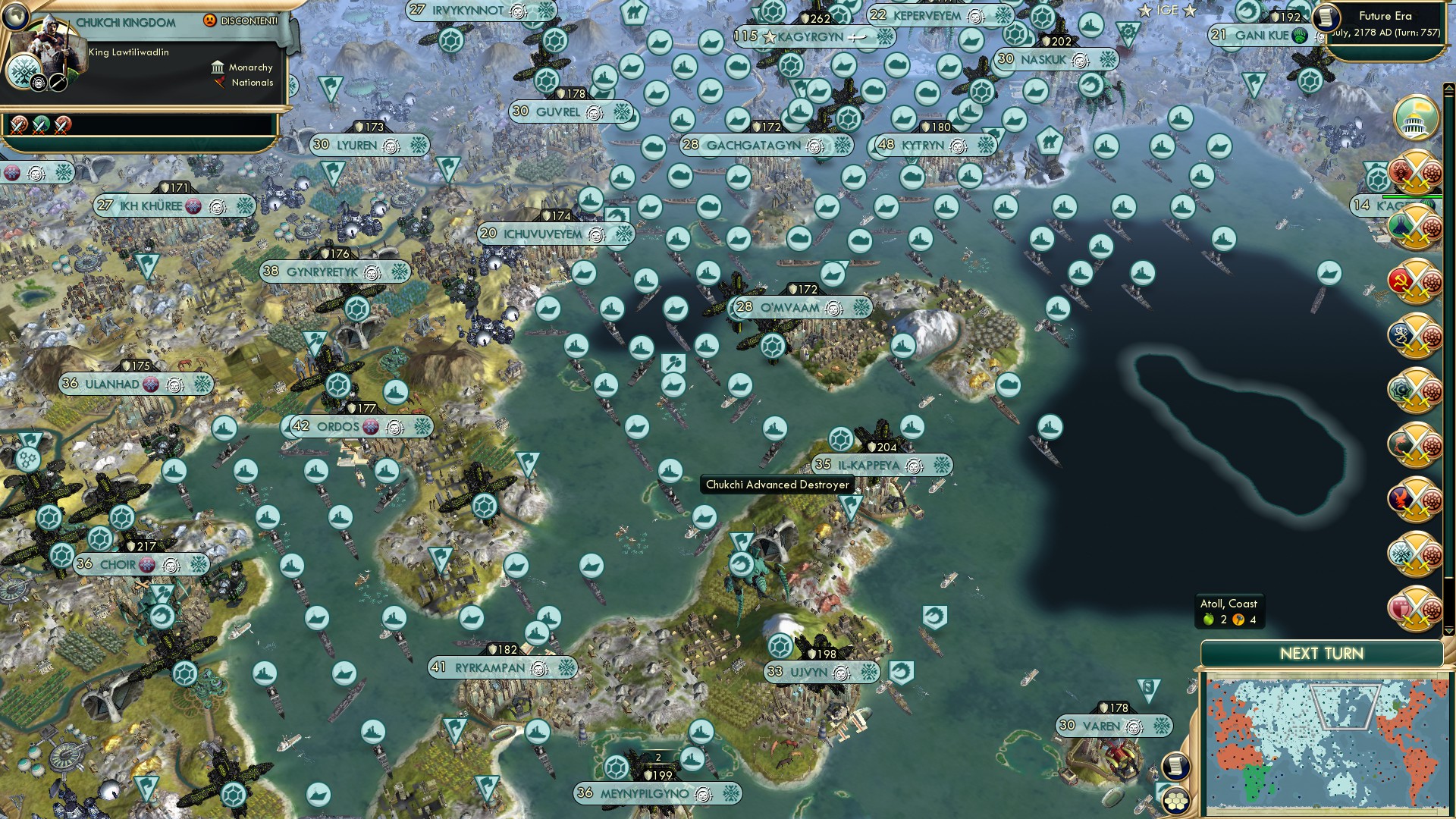Click the Chukchi Advanced Destroyer tooltip label
Image resolution: width=1456 pixels, height=819 pixels.
pos(777,483)
